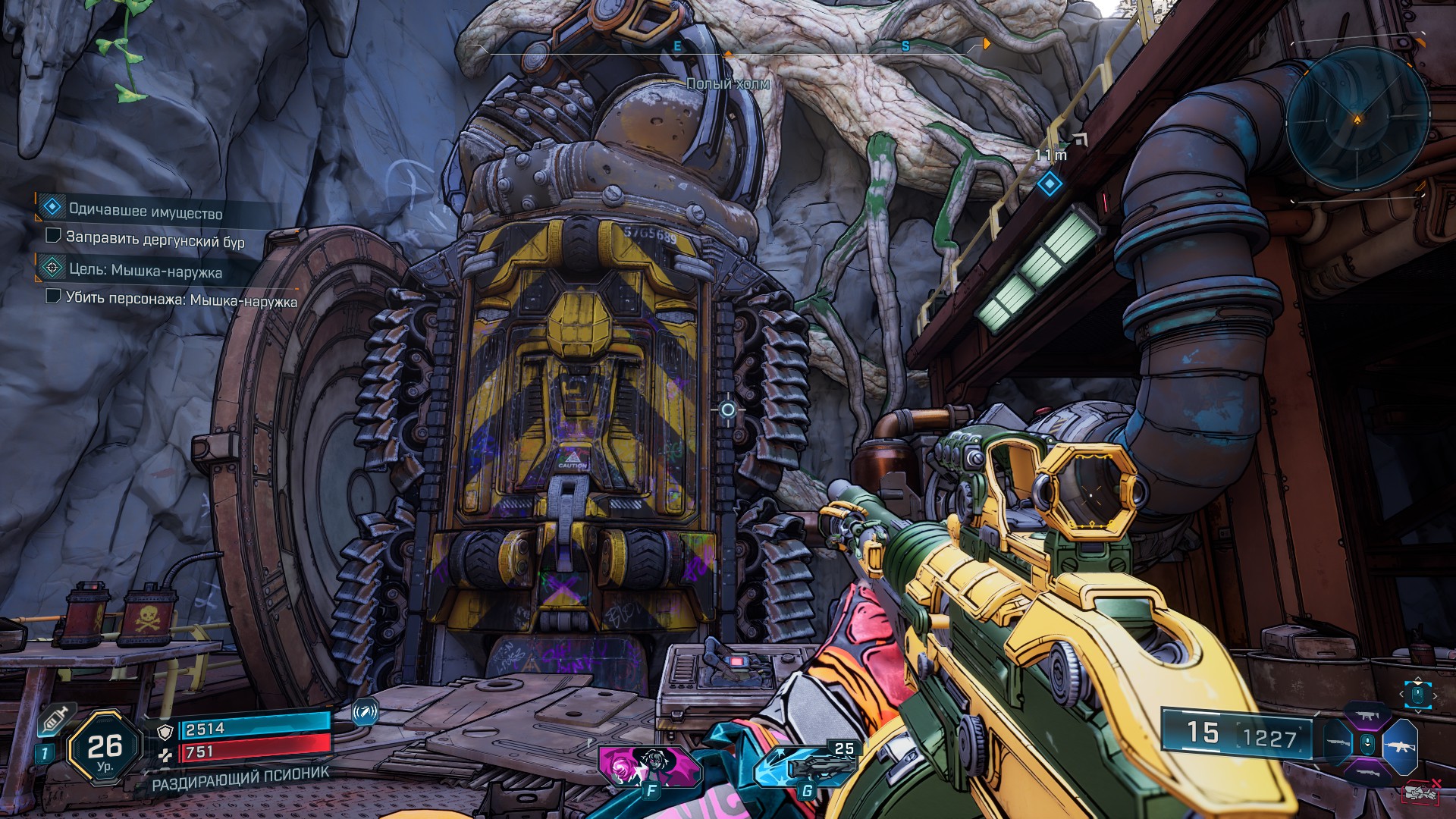Use the ordnance icon showing 25
The image size is (1456, 819).
[x=806, y=766]
